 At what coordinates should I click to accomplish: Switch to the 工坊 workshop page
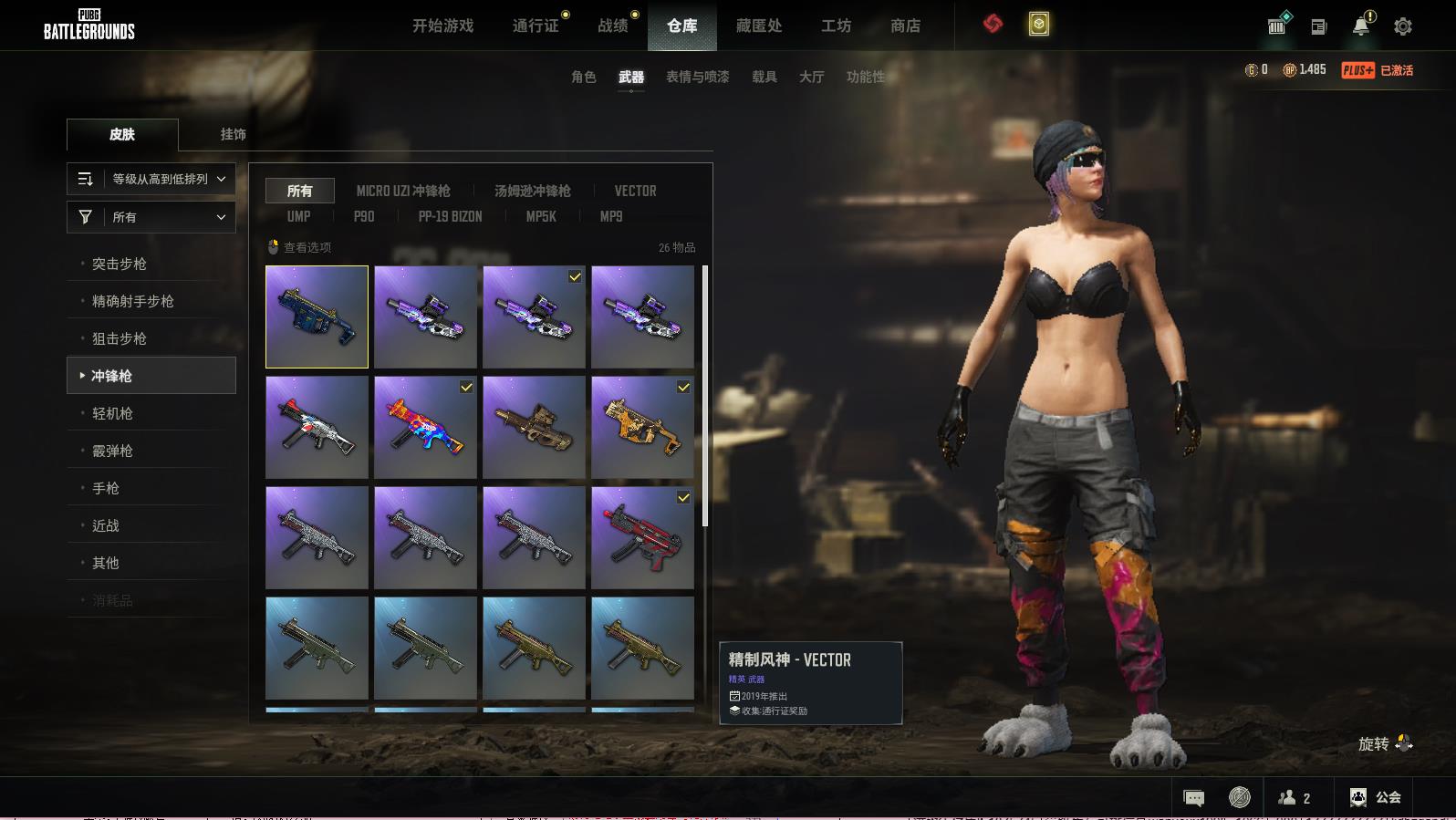click(836, 26)
